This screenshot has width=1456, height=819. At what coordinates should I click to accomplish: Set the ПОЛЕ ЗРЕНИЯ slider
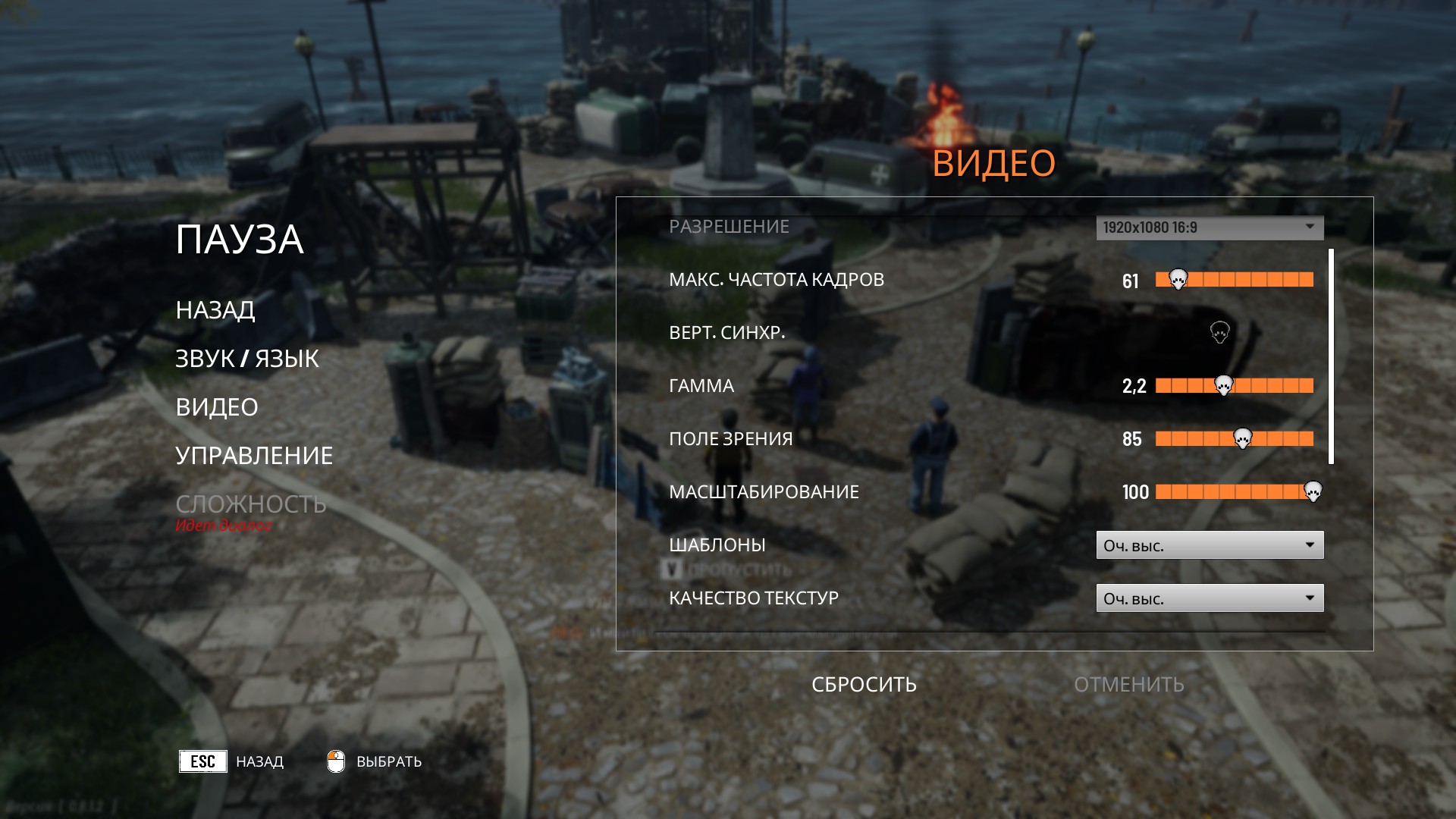(1234, 439)
